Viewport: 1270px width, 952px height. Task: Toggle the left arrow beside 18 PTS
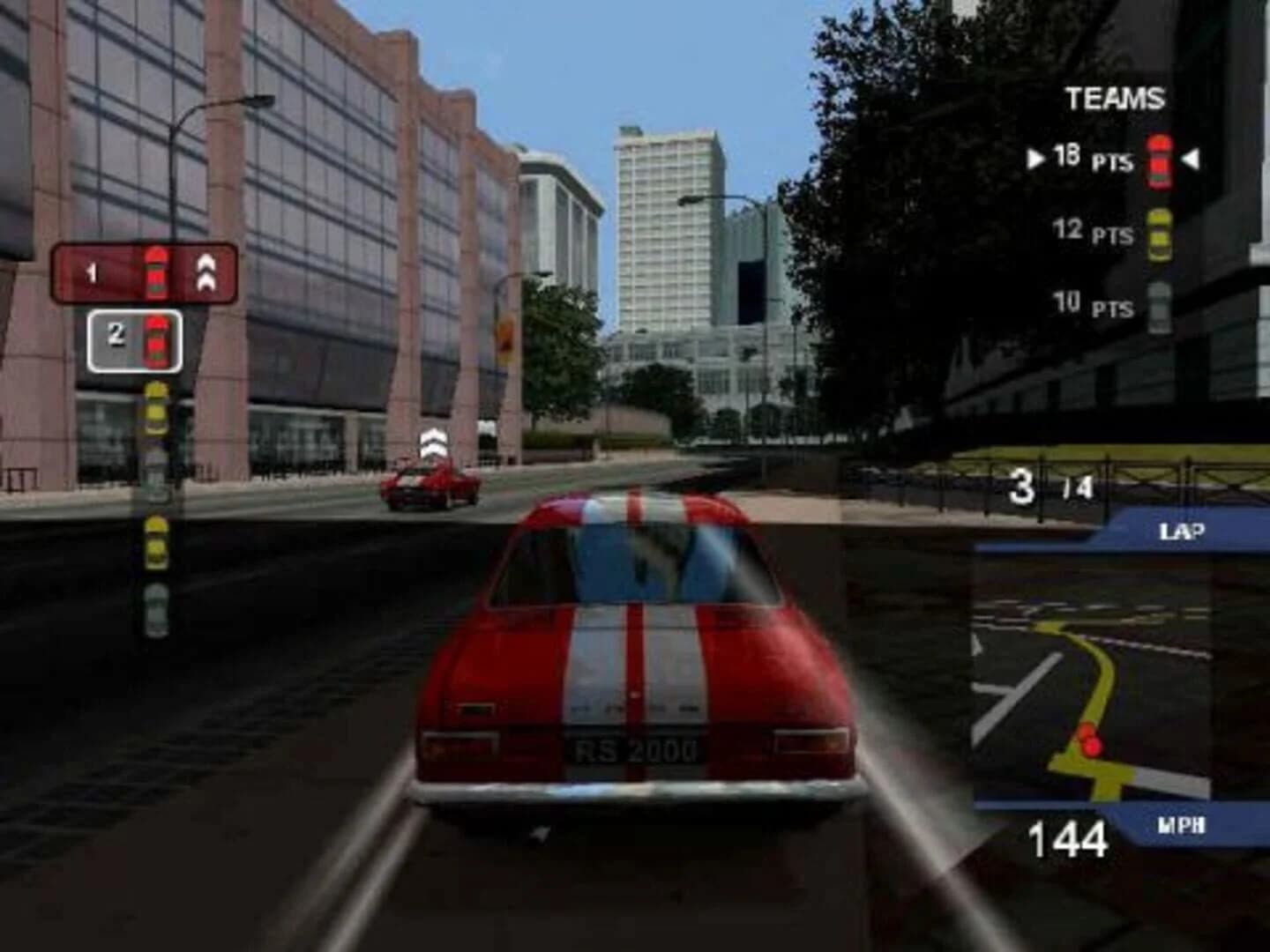click(1038, 159)
